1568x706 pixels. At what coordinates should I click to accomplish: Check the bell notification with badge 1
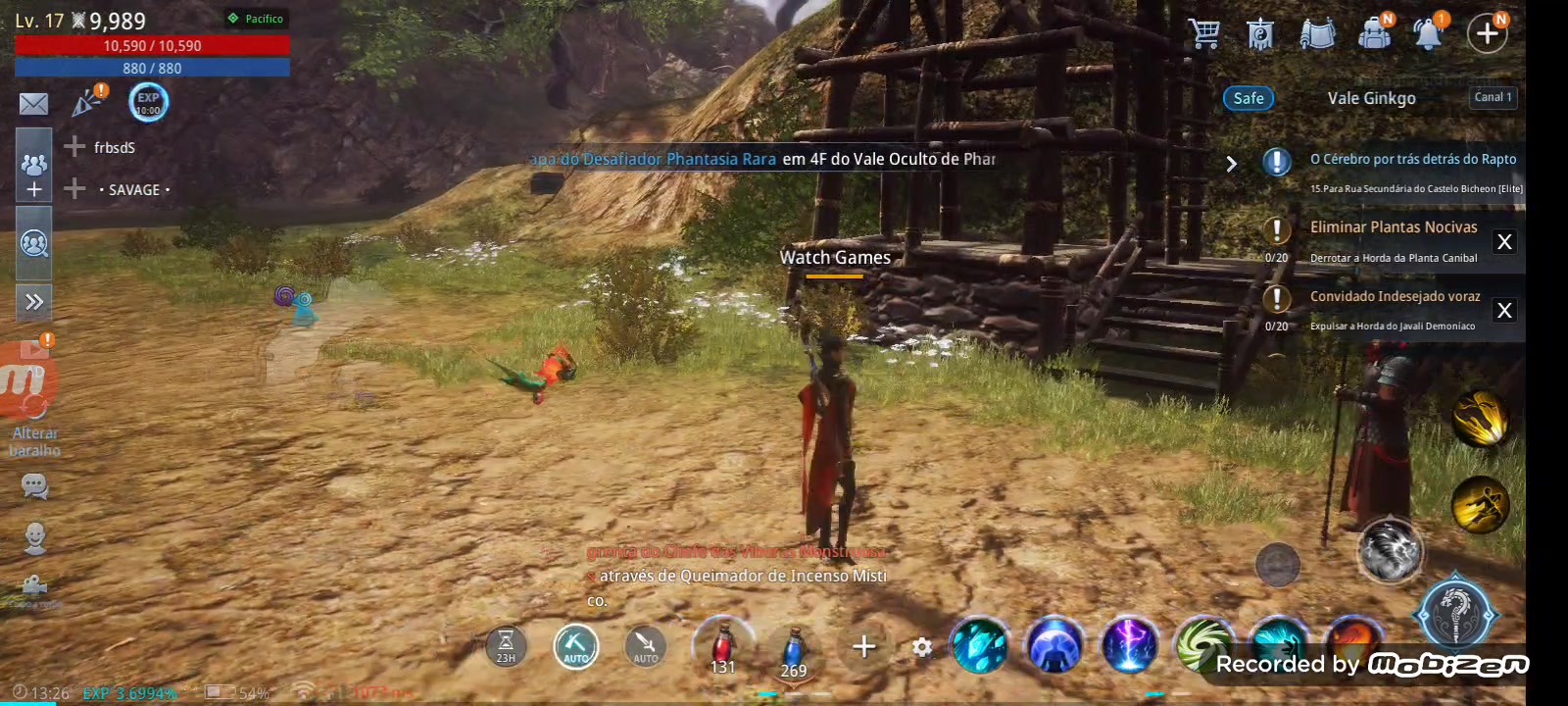1429,32
